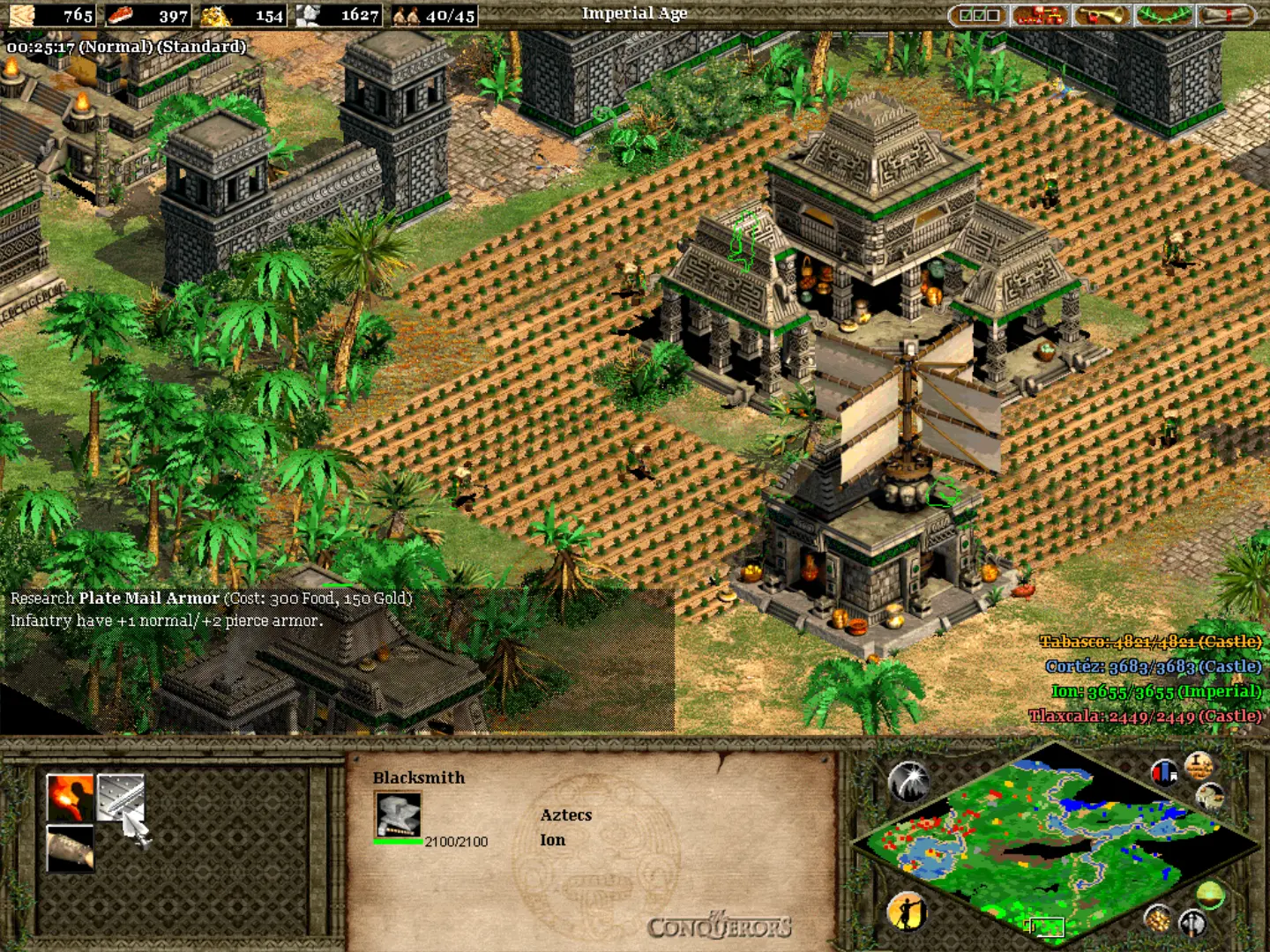Screen dimensions: 1270x952
Task: Open the chat horn button
Action: (1101, 15)
